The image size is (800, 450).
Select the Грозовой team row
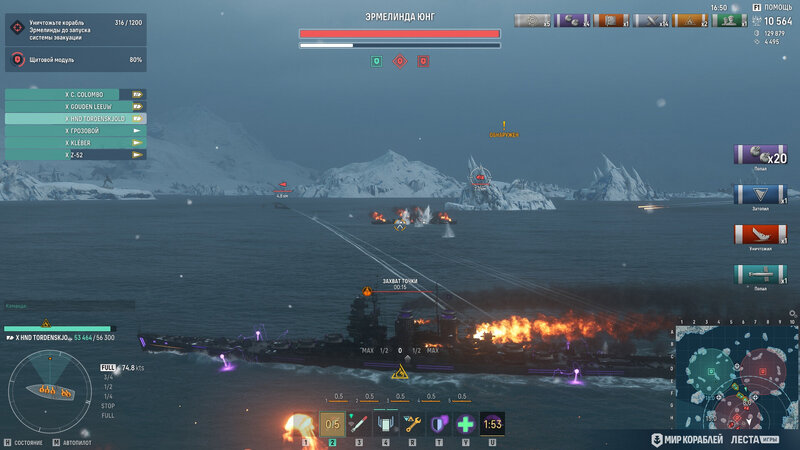click(x=76, y=131)
